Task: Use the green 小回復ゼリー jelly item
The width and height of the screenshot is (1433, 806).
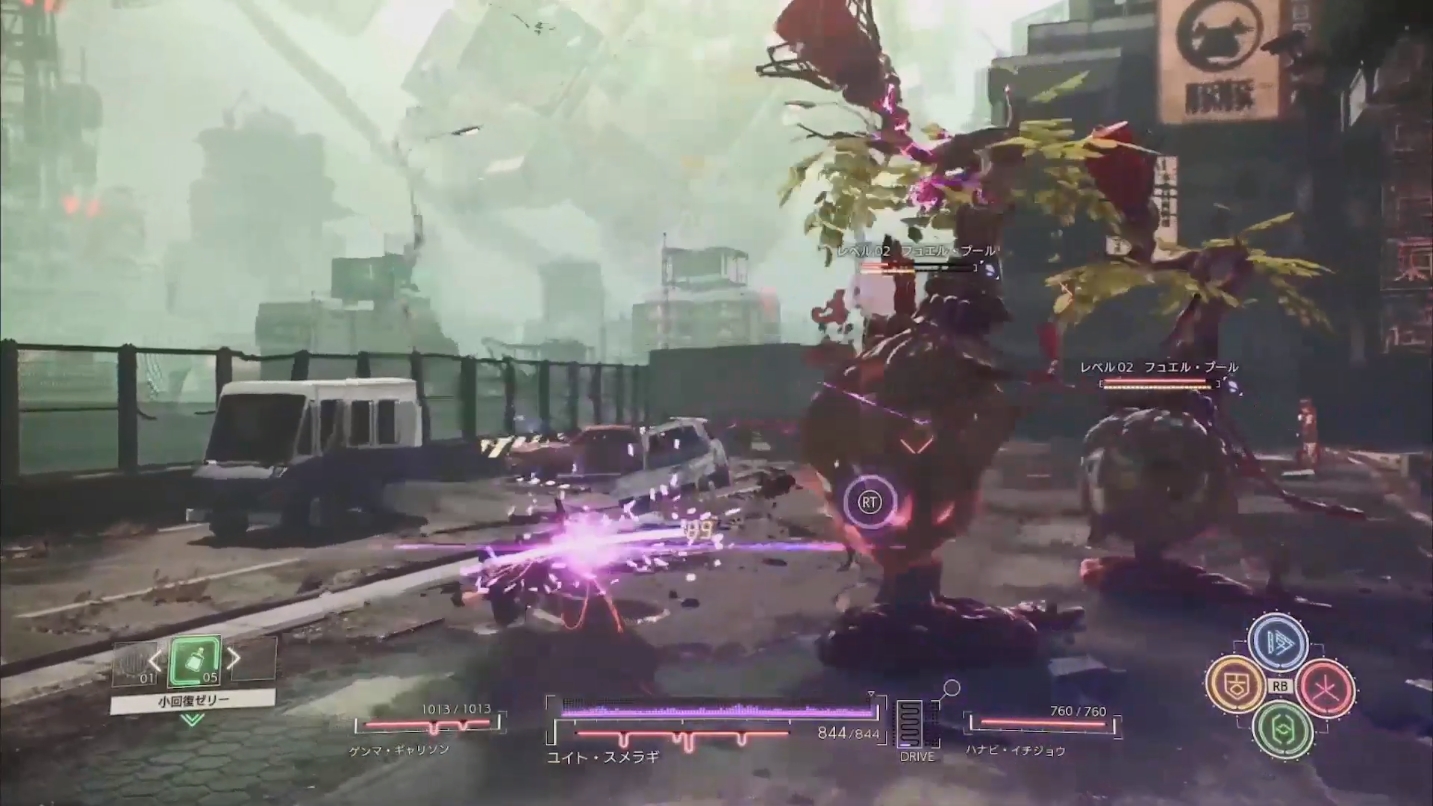Action: (x=194, y=660)
